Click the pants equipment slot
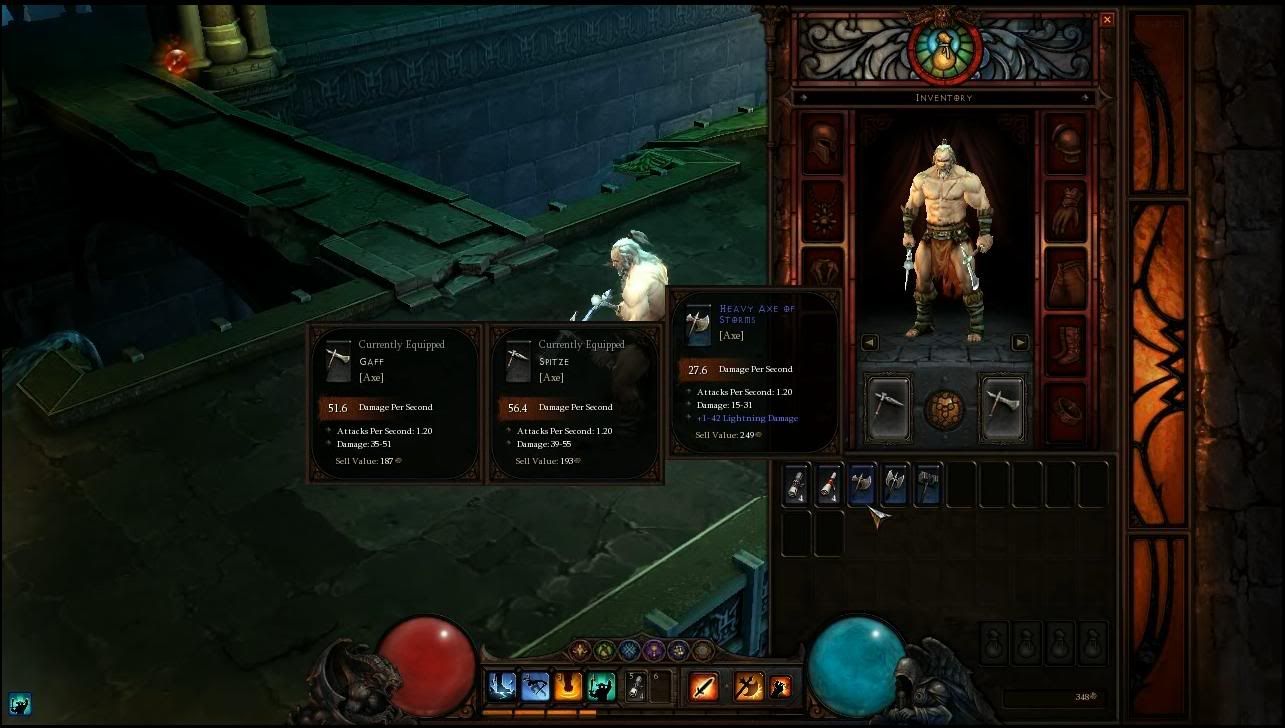The width and height of the screenshot is (1285, 728). tap(1065, 278)
